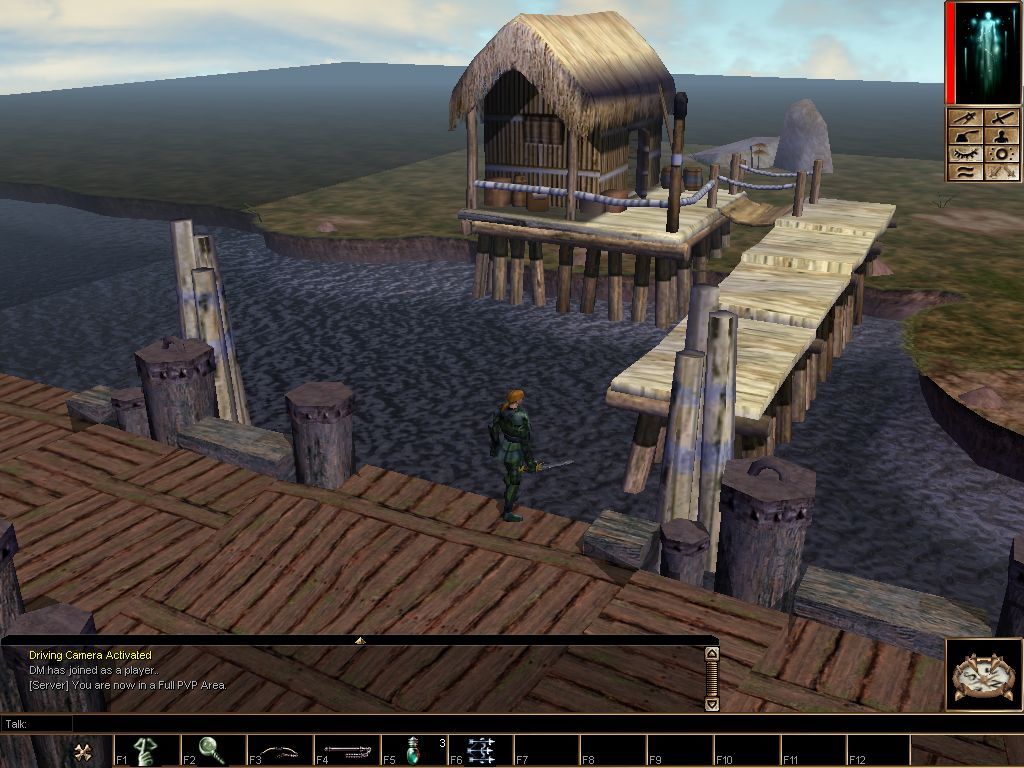1024x768 pixels.
Task: Use the F1 quickslot with the green hand
Action: (x=146, y=750)
